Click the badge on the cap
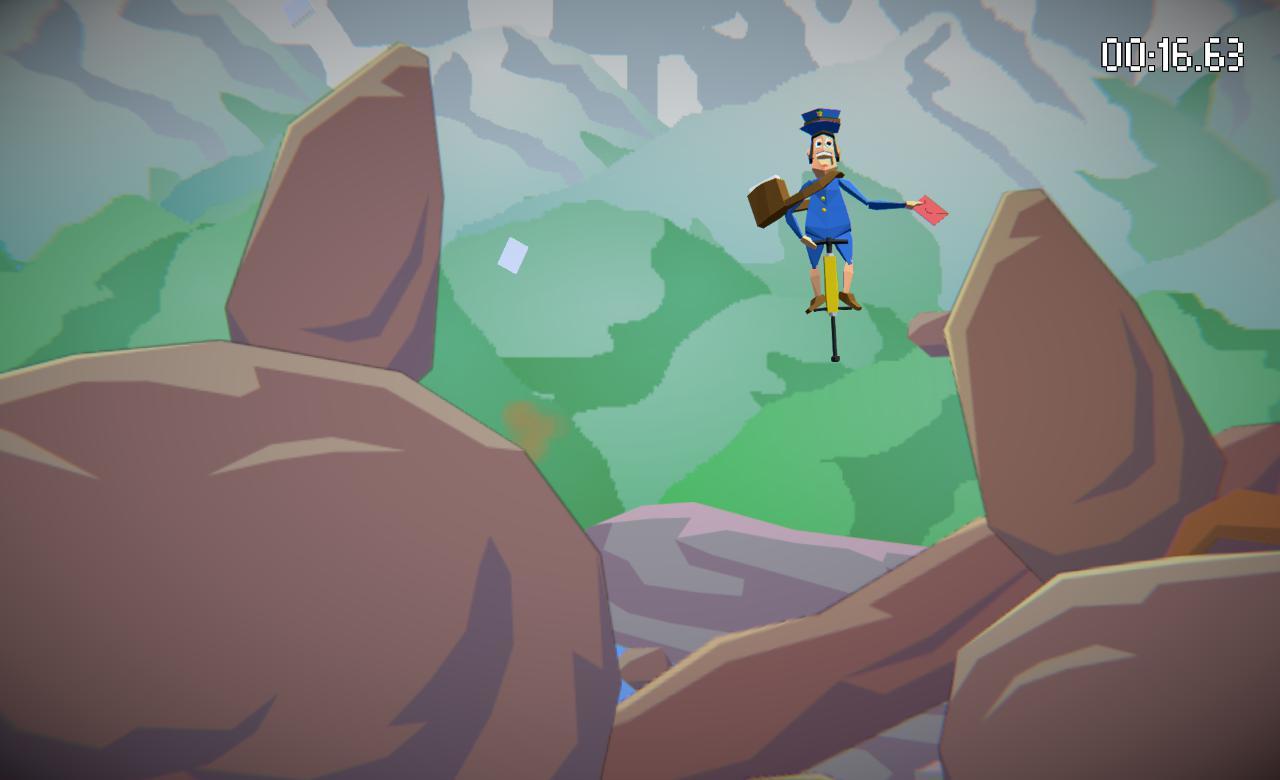Image resolution: width=1280 pixels, height=780 pixels. (818, 113)
